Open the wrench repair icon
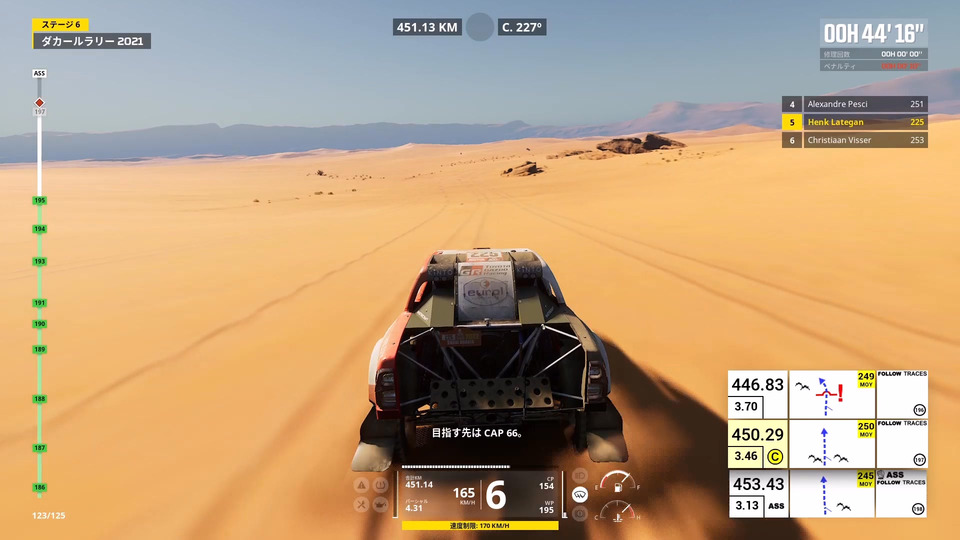The width and height of the screenshot is (960, 540). click(363, 504)
